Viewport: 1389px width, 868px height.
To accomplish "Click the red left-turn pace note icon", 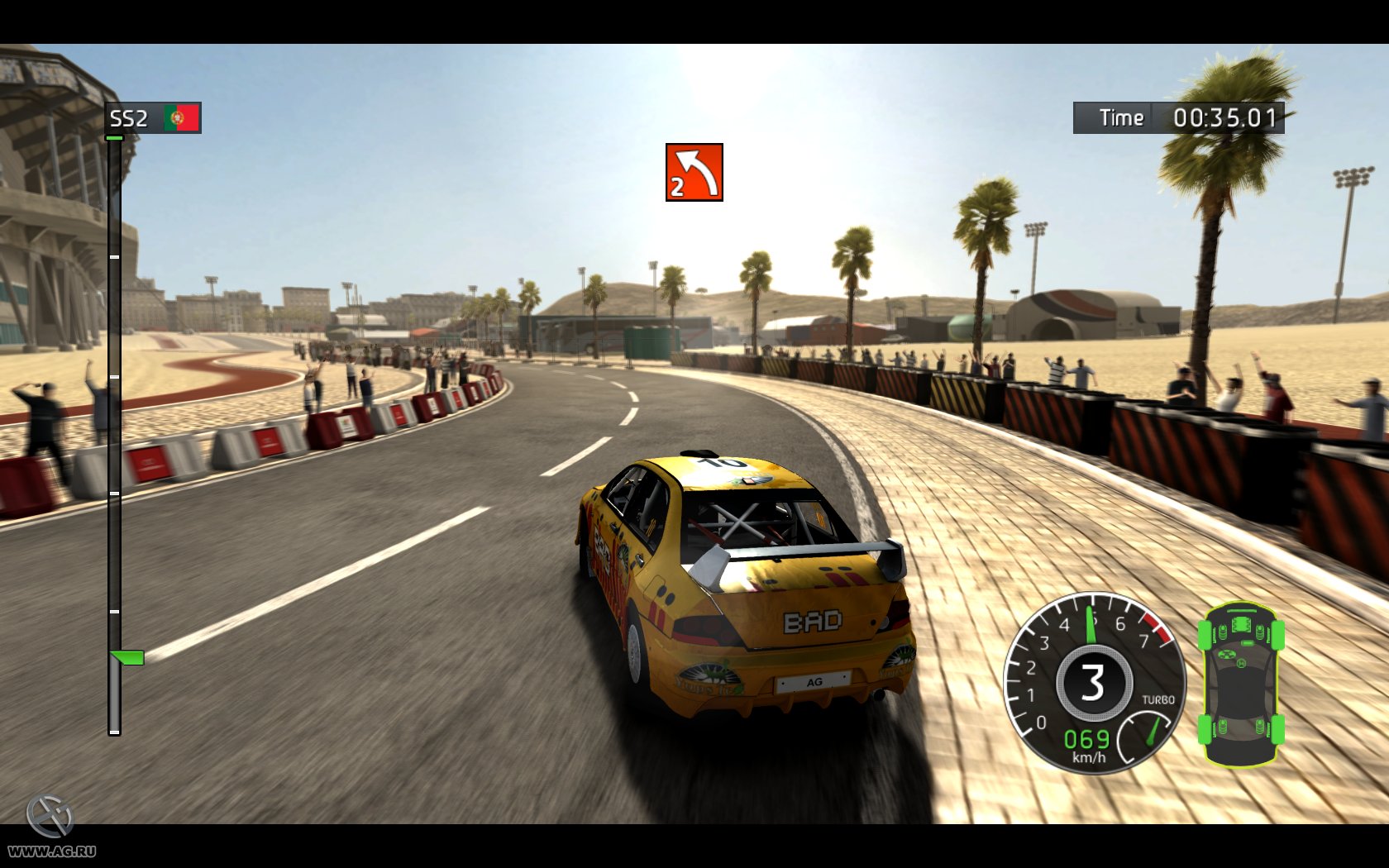I will click(694, 172).
